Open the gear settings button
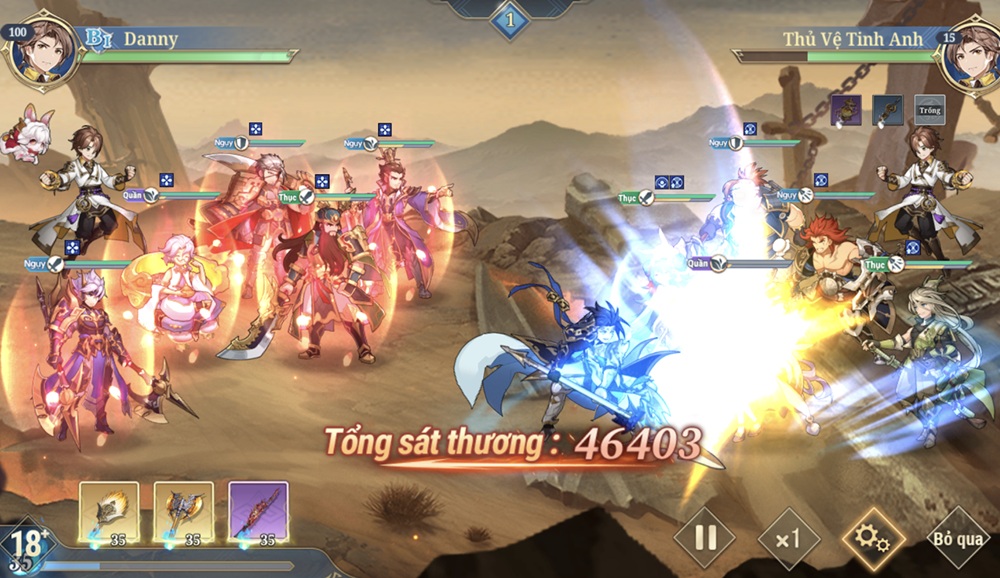 [x=873, y=539]
